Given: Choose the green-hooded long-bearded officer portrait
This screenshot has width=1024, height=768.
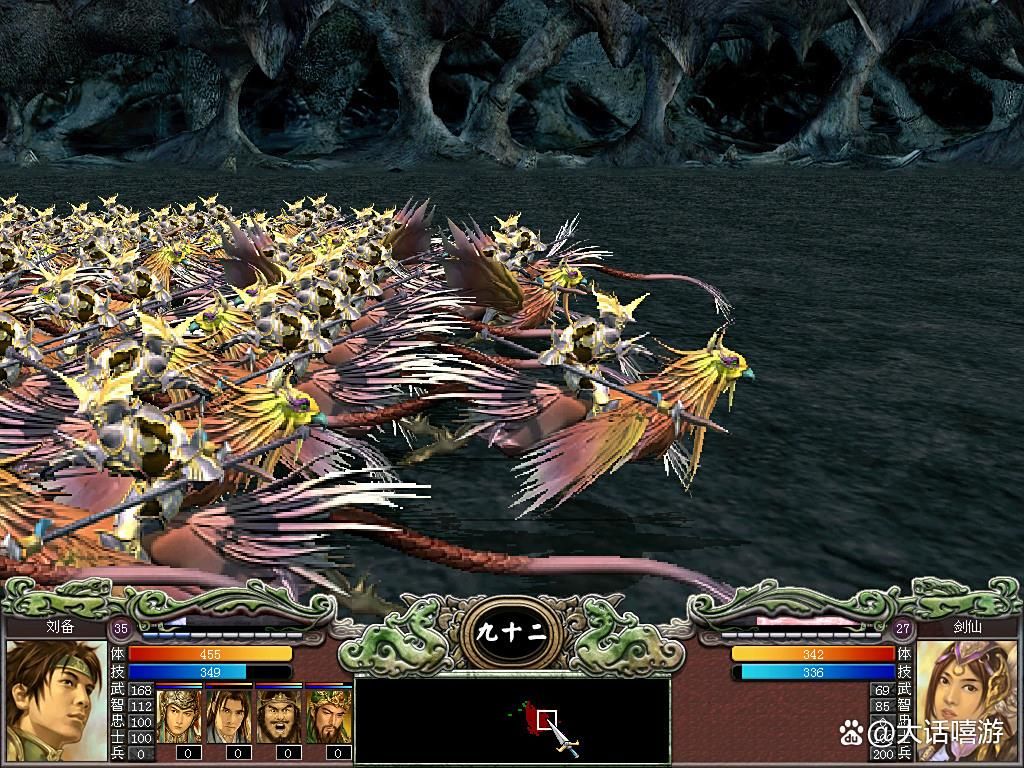Looking at the screenshot, I should (x=329, y=715).
